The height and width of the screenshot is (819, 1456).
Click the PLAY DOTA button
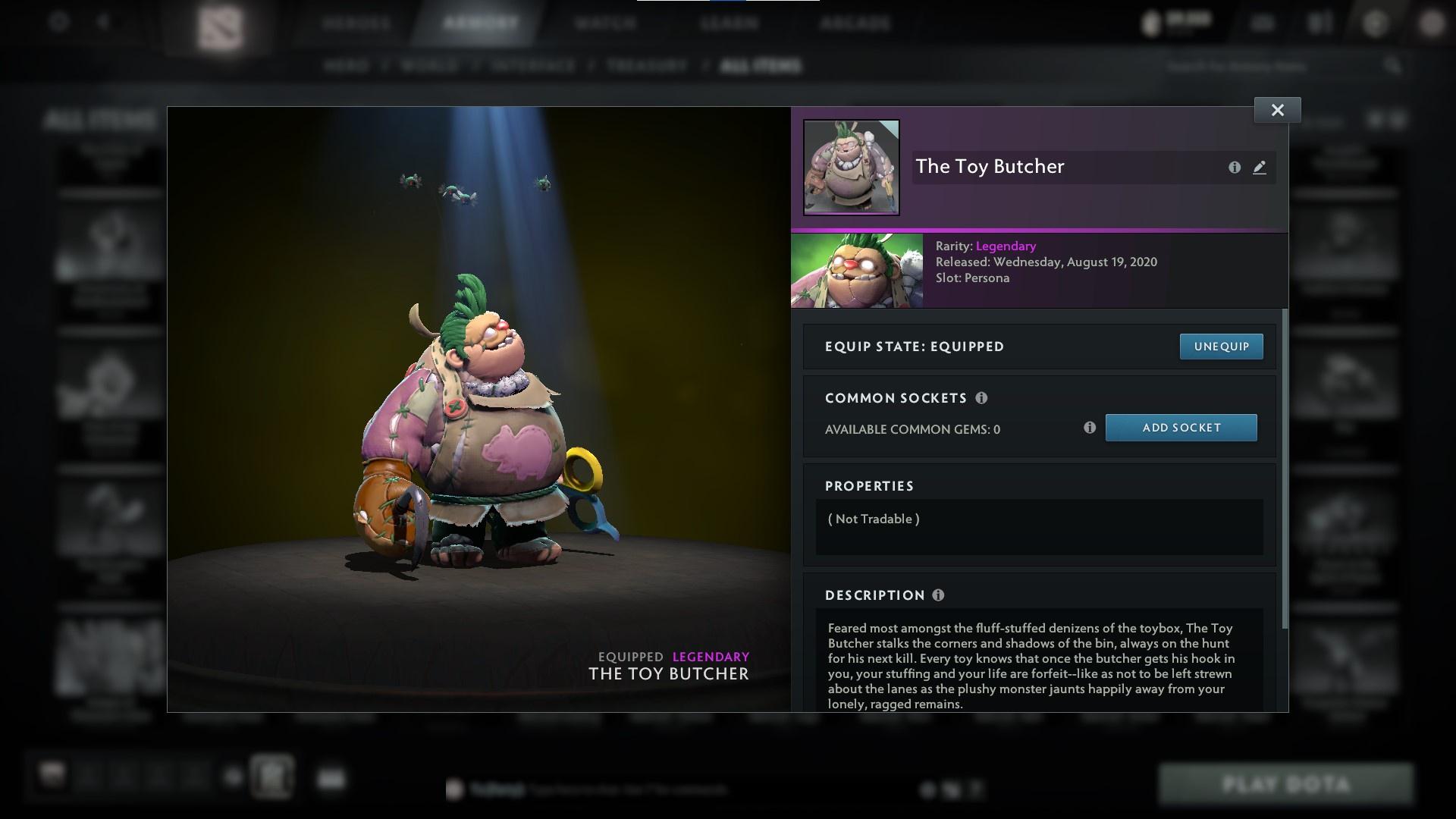1287,785
